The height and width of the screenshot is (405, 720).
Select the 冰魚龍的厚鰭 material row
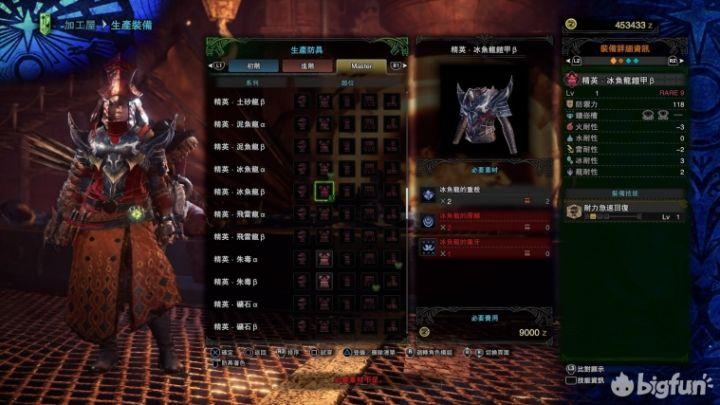click(485, 220)
